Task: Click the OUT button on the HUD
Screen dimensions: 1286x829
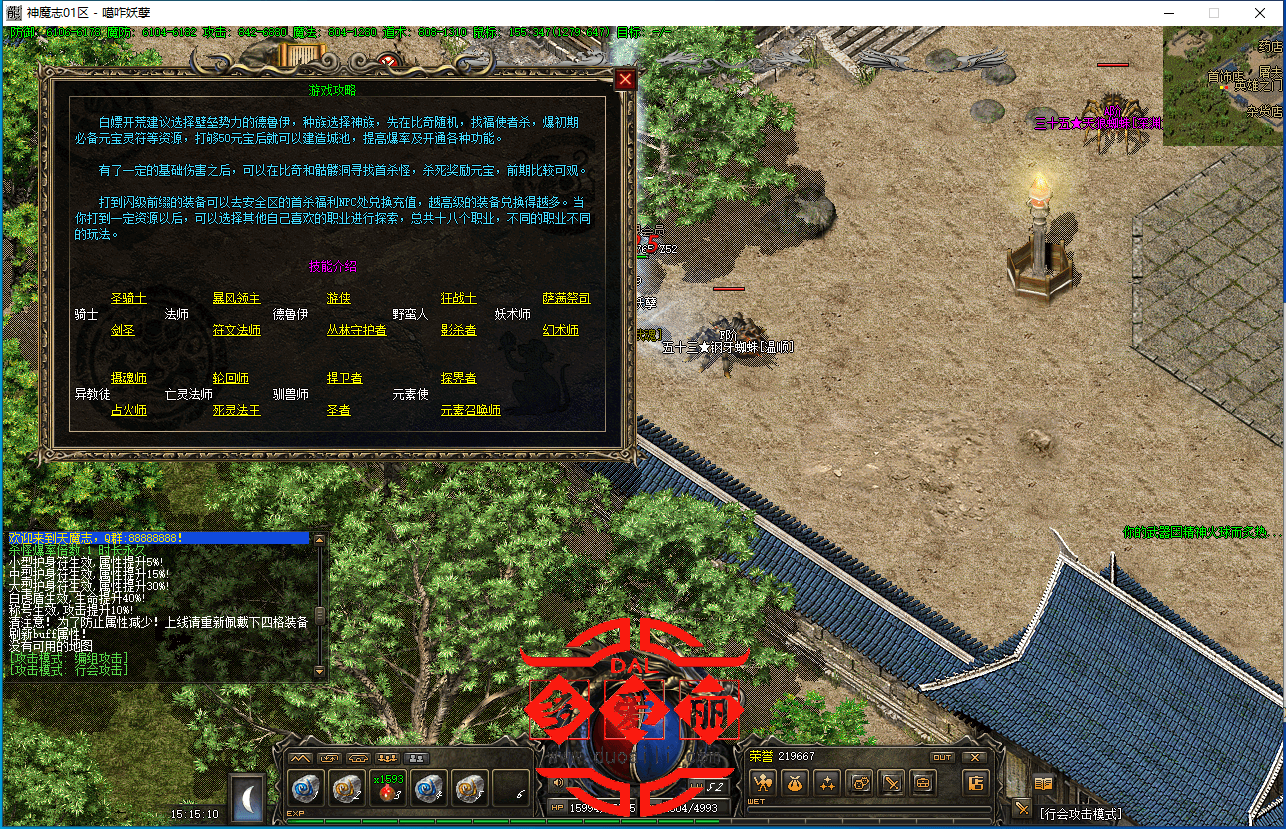Action: [941, 757]
